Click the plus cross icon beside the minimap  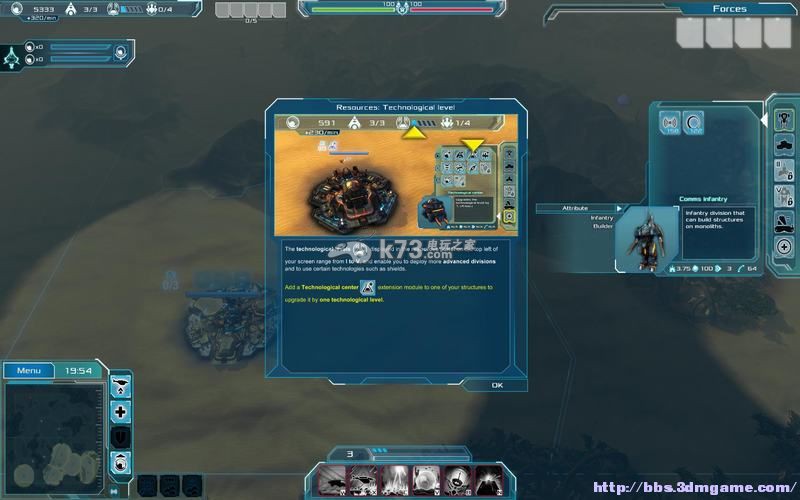tap(121, 411)
